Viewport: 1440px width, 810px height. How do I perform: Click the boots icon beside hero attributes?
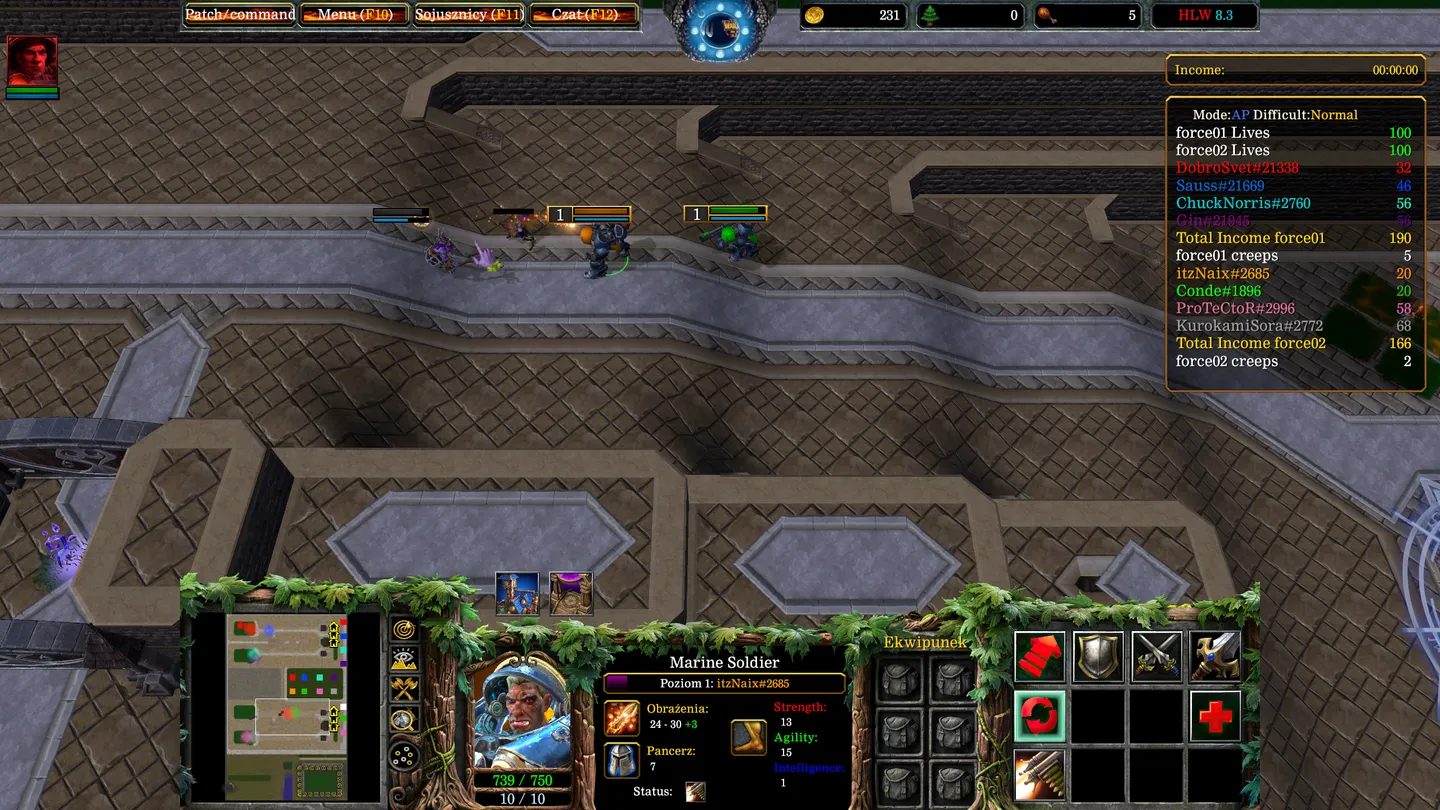[x=748, y=734]
